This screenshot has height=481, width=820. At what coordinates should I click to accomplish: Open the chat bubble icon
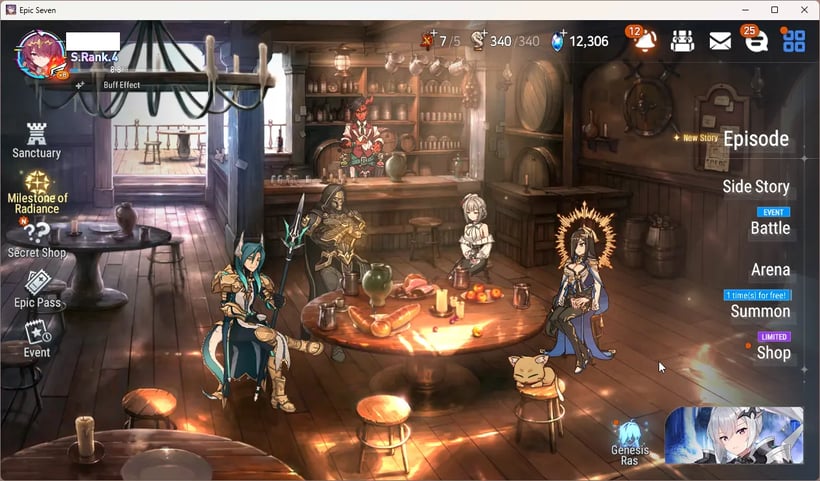coord(757,41)
